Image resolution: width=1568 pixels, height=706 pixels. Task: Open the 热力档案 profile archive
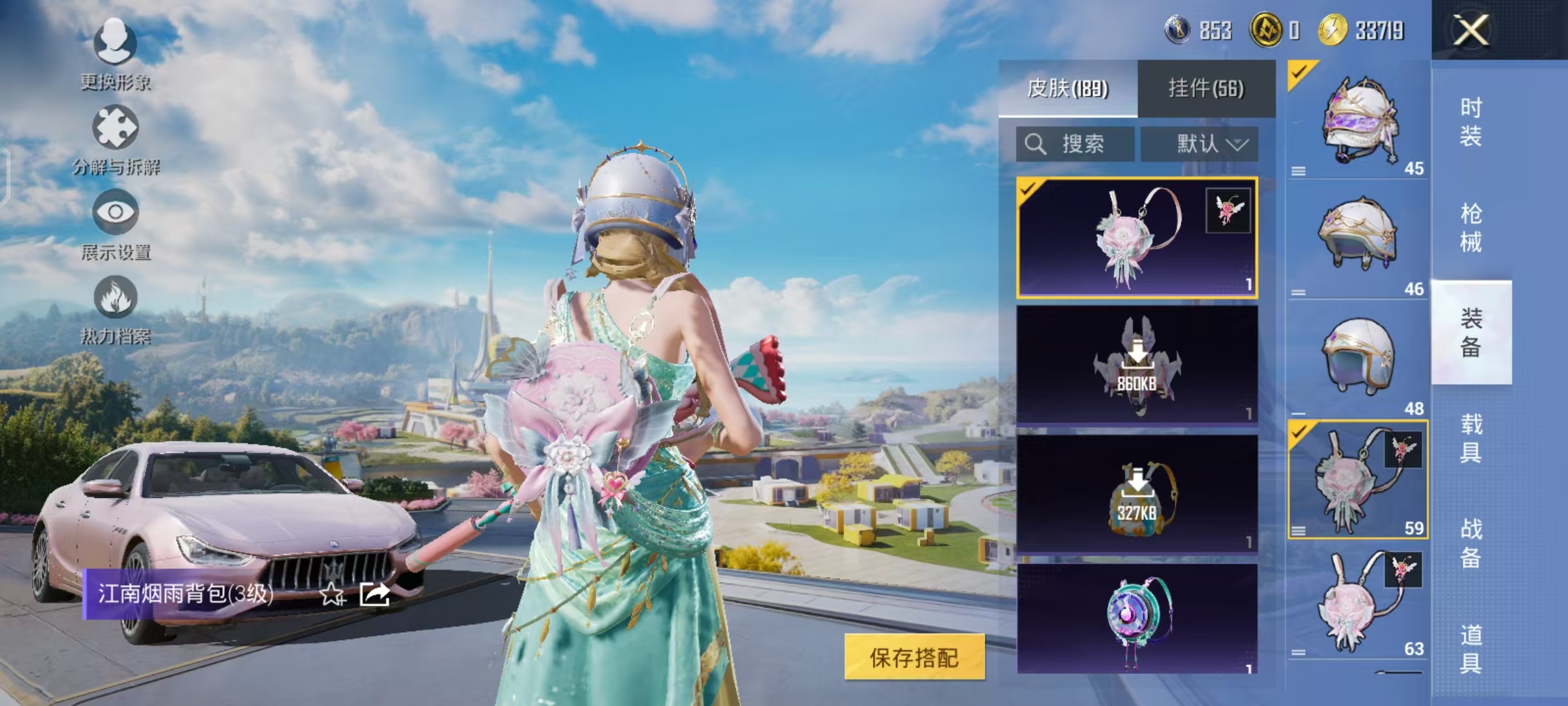[114, 304]
